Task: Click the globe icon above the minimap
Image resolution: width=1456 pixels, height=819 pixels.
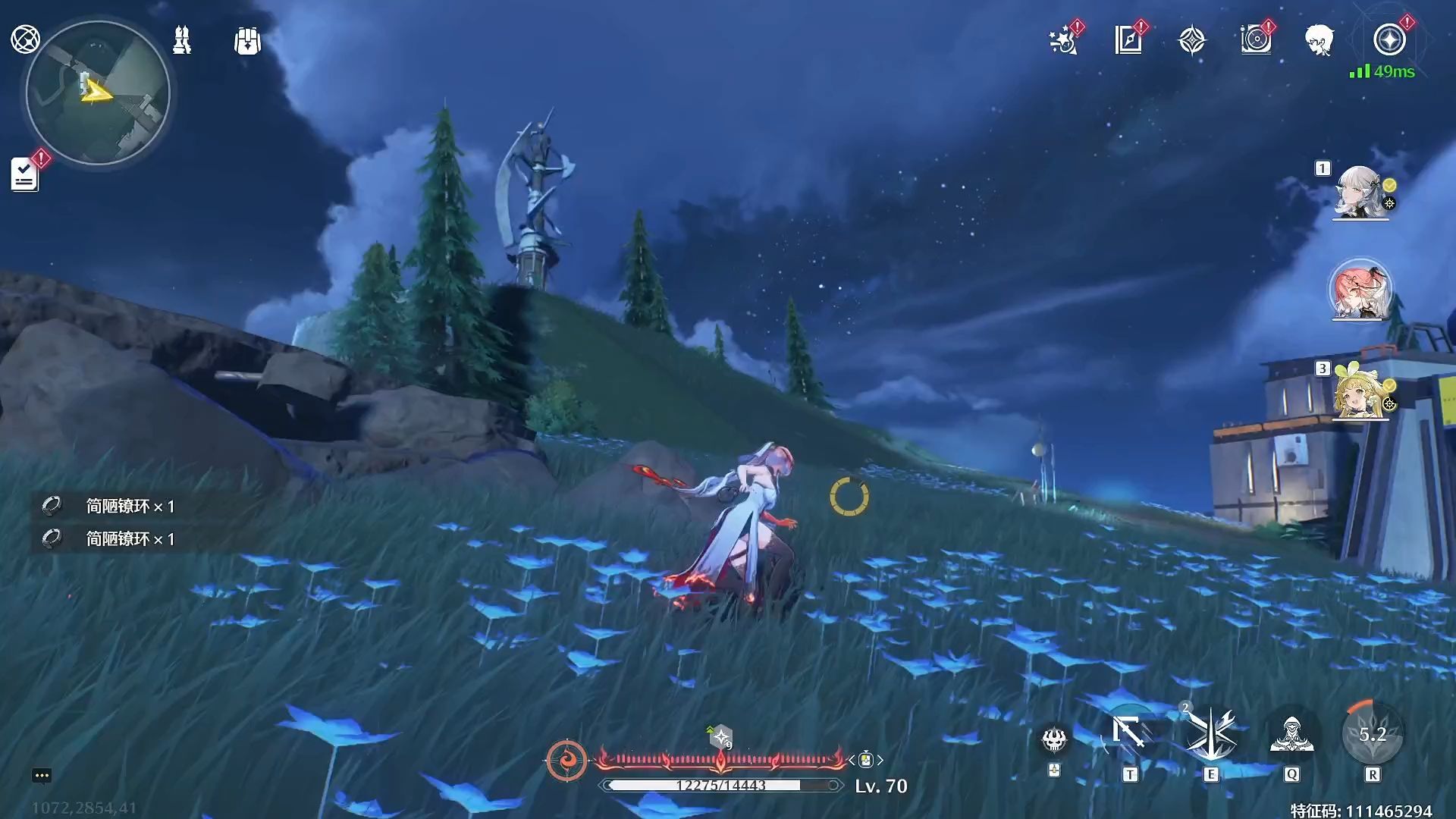Action: click(25, 39)
